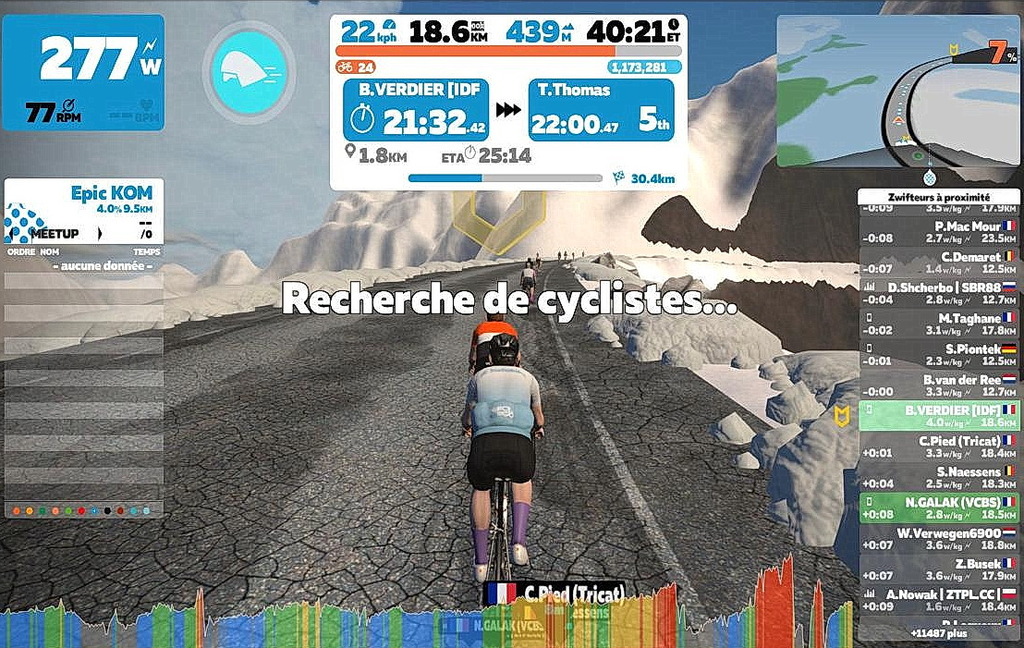Select P.Mac Mour in nearby riders list

click(937, 232)
